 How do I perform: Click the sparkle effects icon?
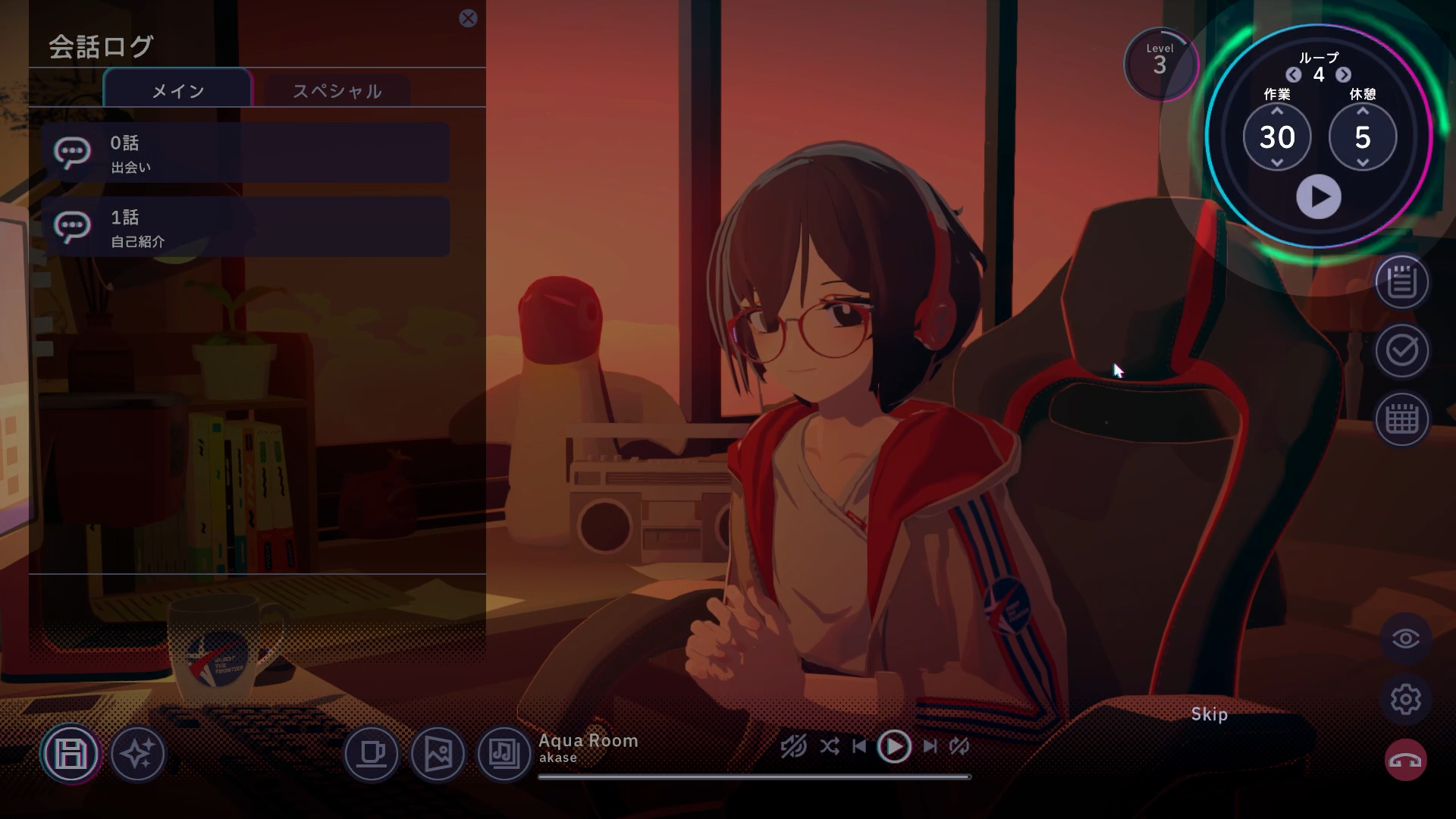click(139, 754)
